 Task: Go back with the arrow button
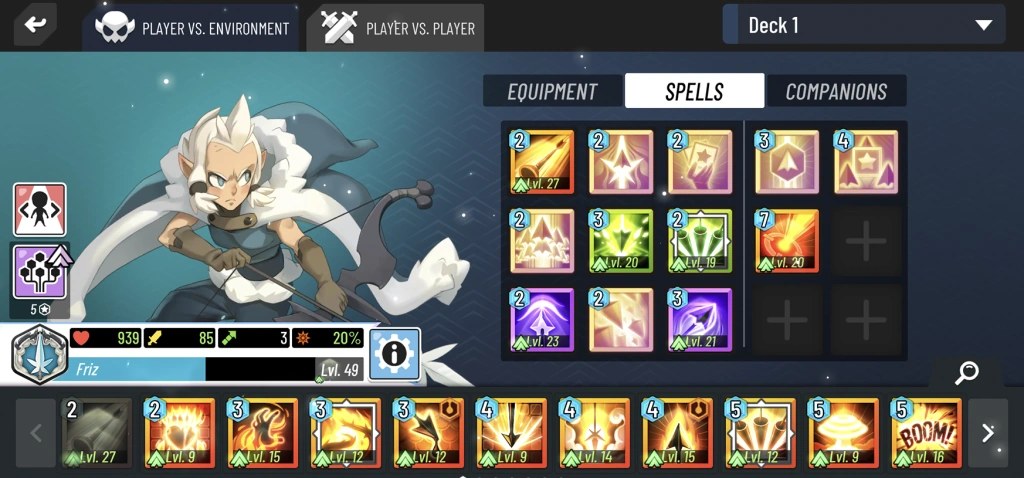tap(35, 25)
